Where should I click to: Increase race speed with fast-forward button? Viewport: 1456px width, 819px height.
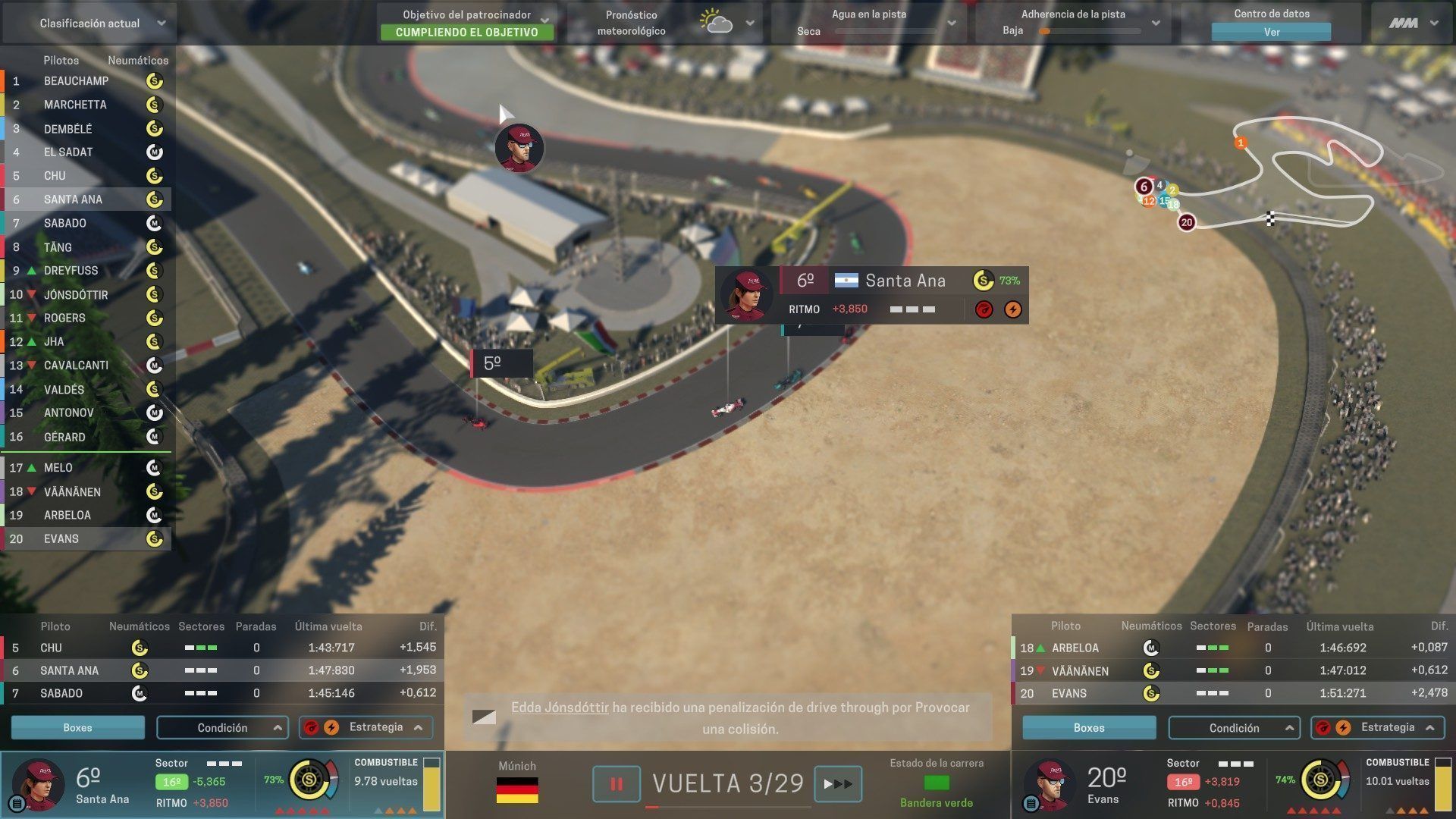837,784
